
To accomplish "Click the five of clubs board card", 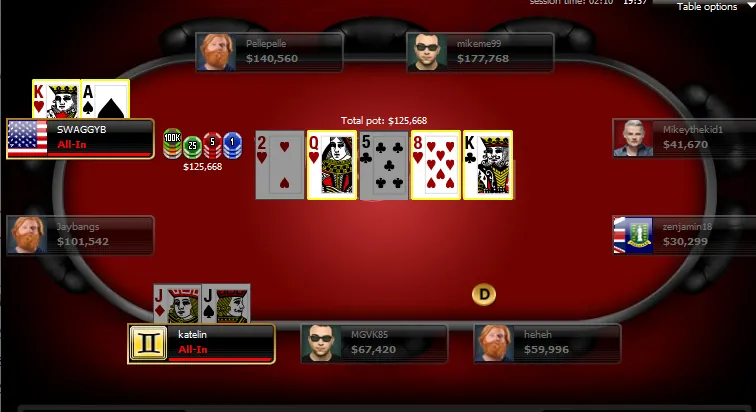I will [383, 165].
